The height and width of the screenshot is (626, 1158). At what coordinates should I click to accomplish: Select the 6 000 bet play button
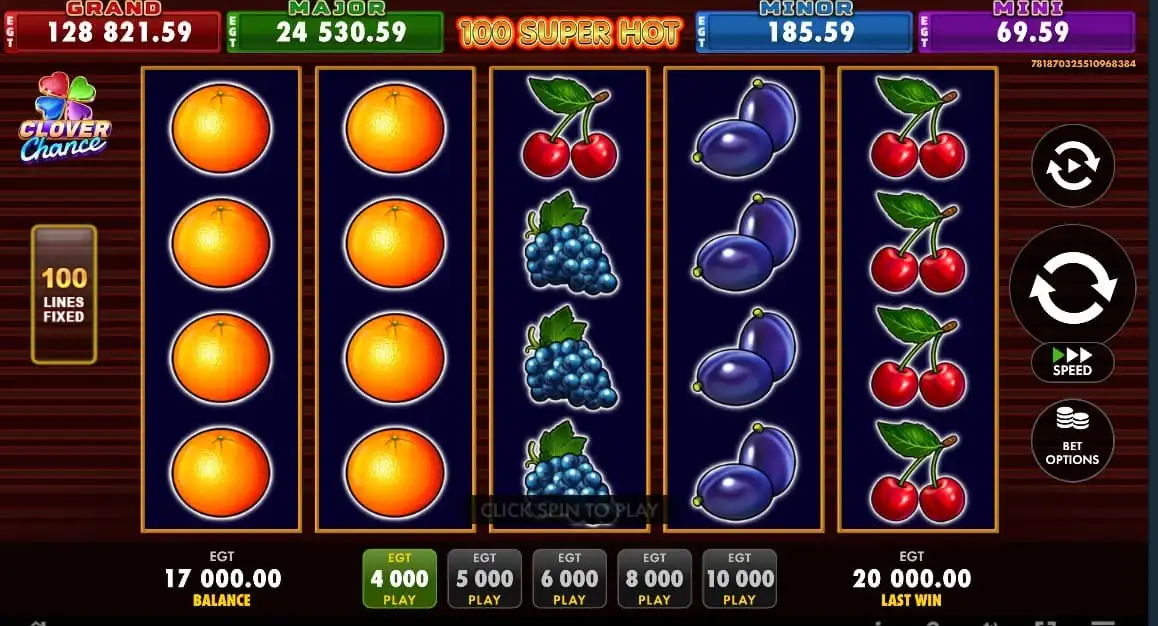(569, 579)
